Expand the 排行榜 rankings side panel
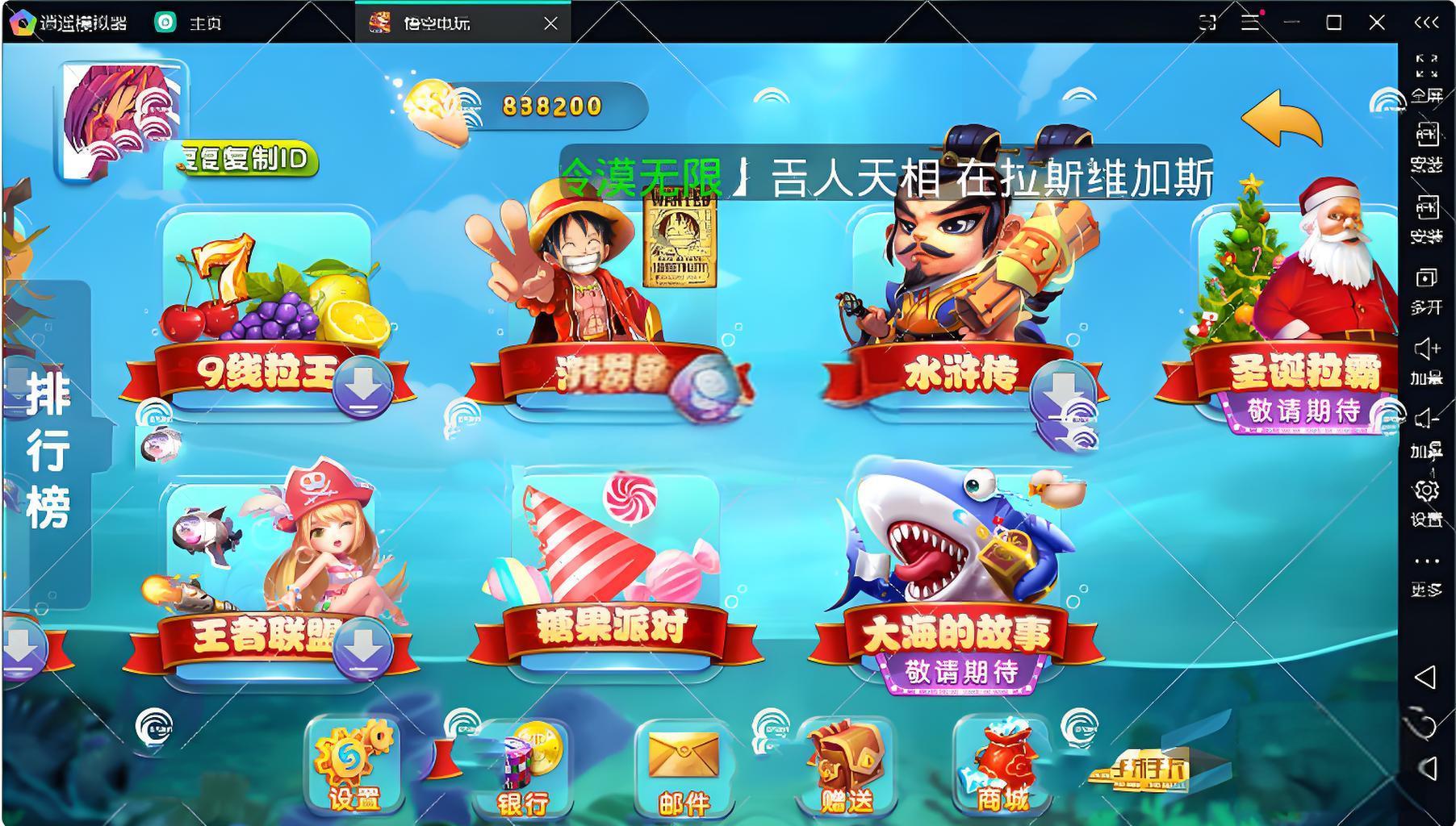The image size is (1456, 826). 48,448
